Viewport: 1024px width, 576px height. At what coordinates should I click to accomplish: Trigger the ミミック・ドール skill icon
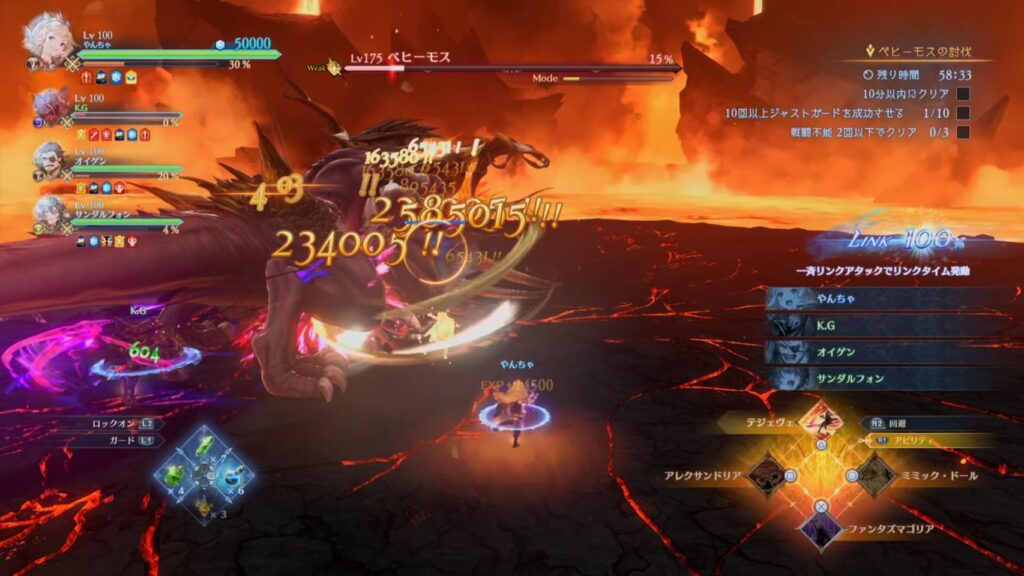(874, 475)
